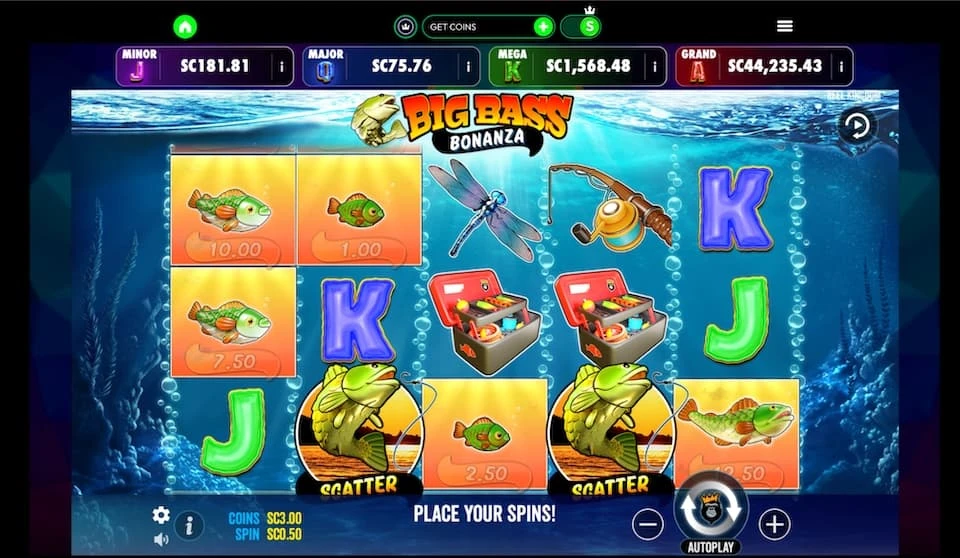Select the crown icon beside GET COINS
The height and width of the screenshot is (558, 960).
point(407,27)
